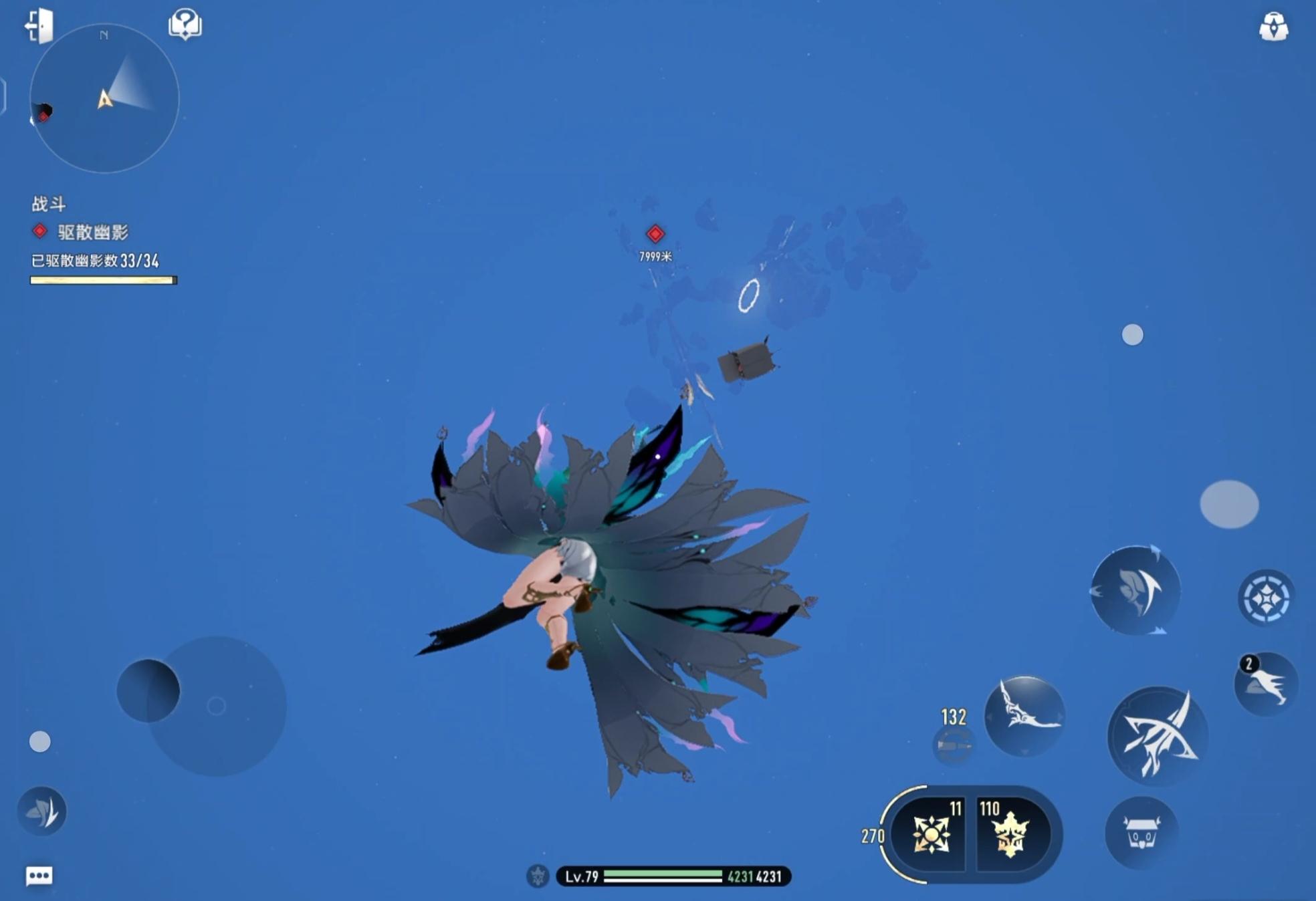The height and width of the screenshot is (901, 1316).
Task: Trigger the main bow attack button
Action: coord(1158,736)
